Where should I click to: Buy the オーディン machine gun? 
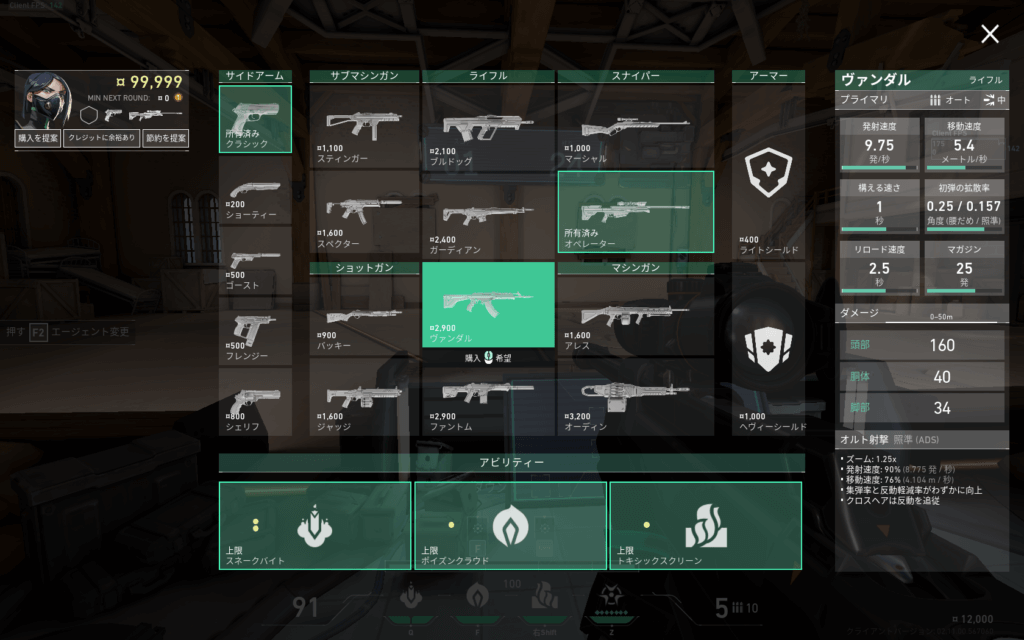pyautogui.click(x=635, y=397)
